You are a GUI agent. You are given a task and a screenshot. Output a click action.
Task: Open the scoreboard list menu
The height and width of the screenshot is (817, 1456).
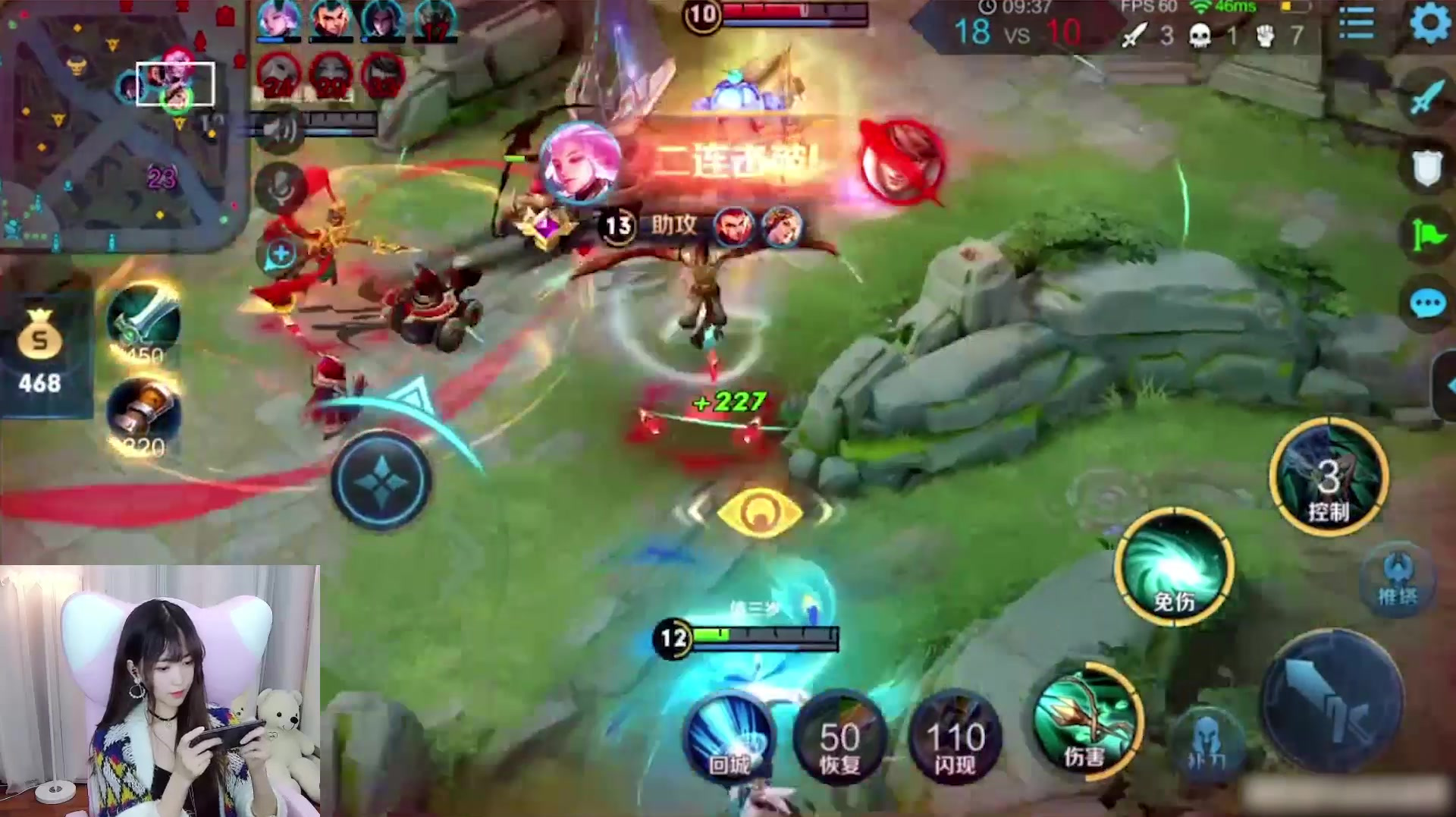[x=1356, y=23]
